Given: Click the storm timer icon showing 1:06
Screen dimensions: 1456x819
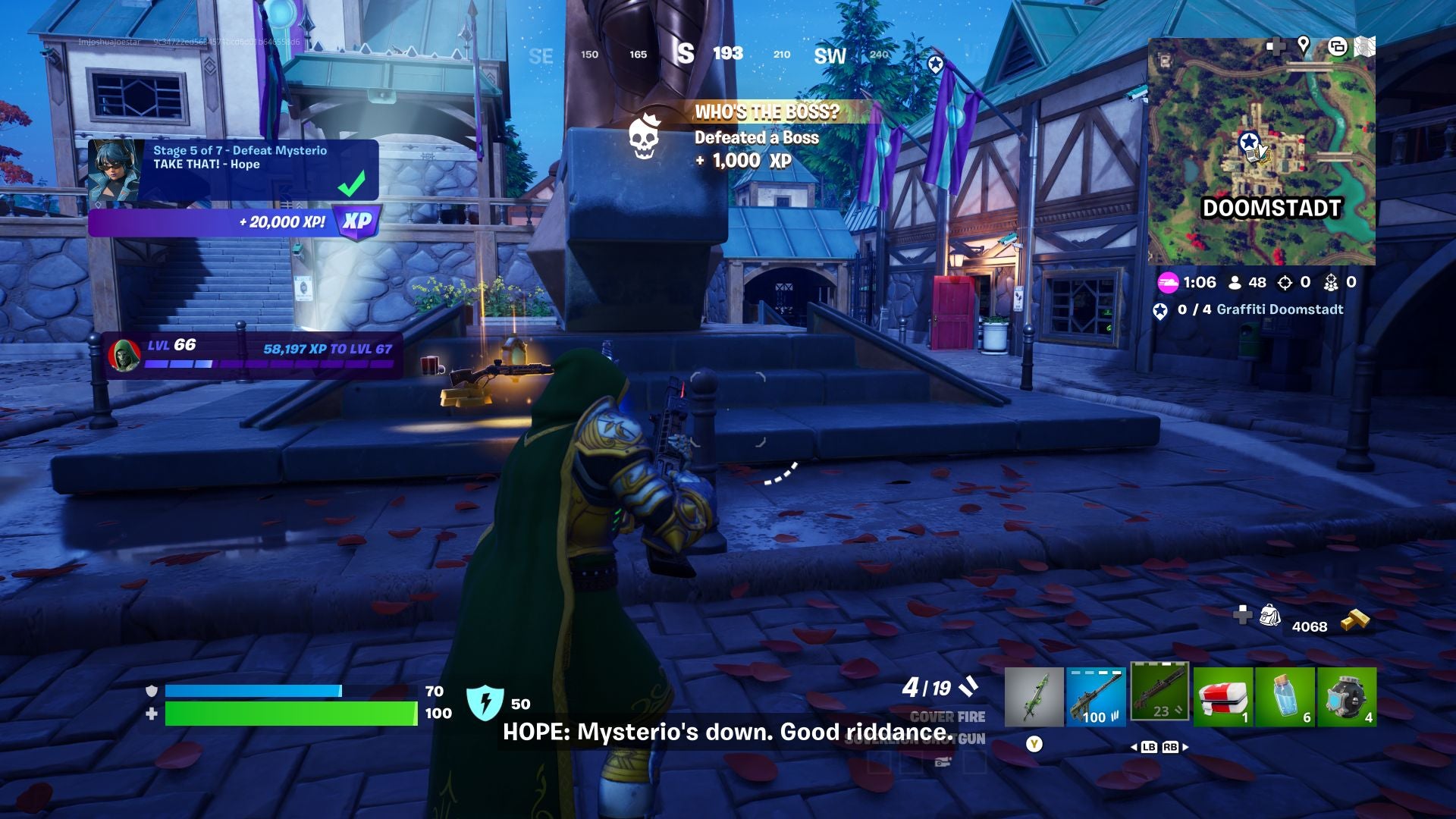Looking at the screenshot, I should click(1169, 282).
